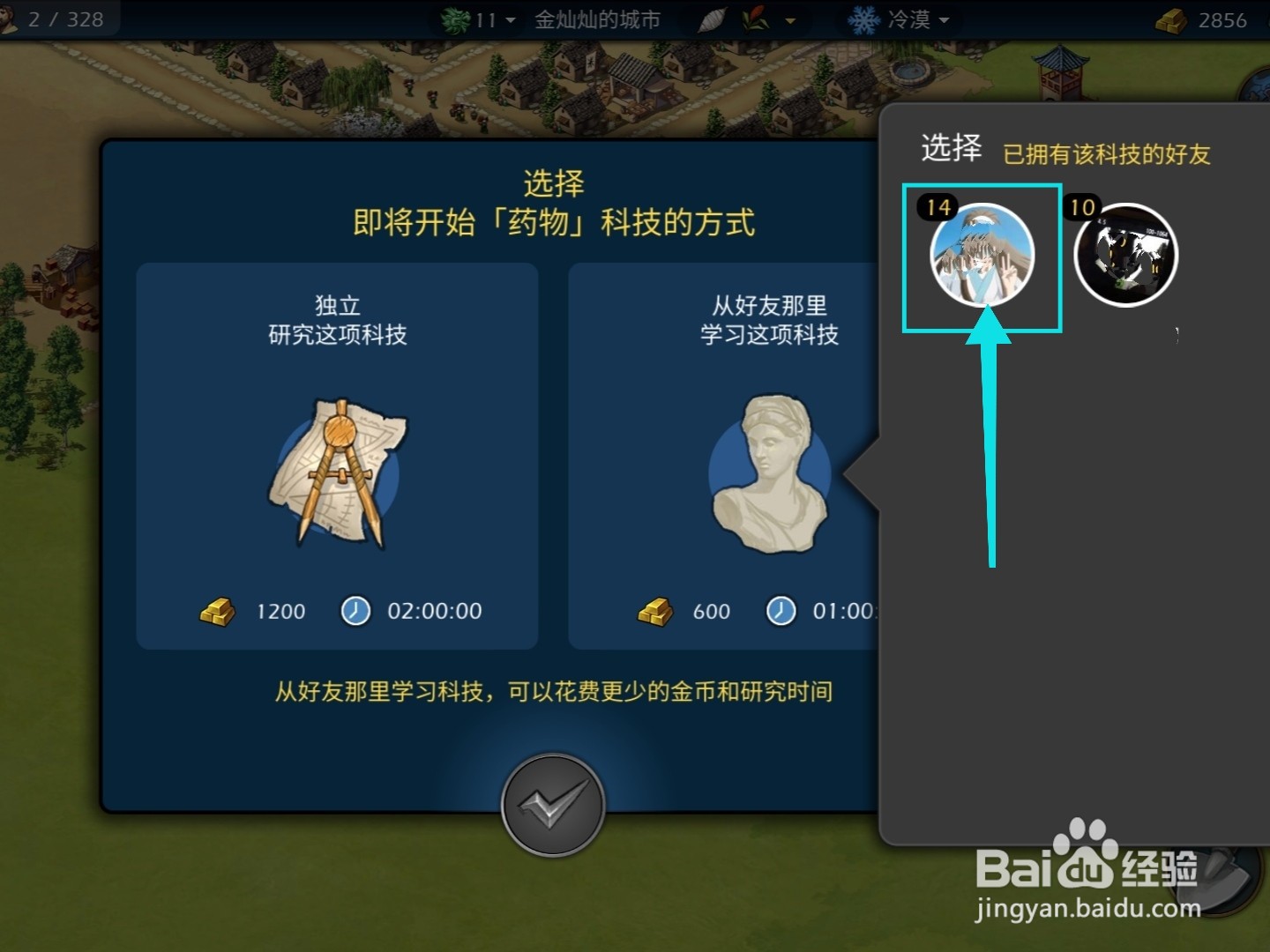Click the clock icon next to the 600 gold timer

pyautogui.click(x=781, y=611)
